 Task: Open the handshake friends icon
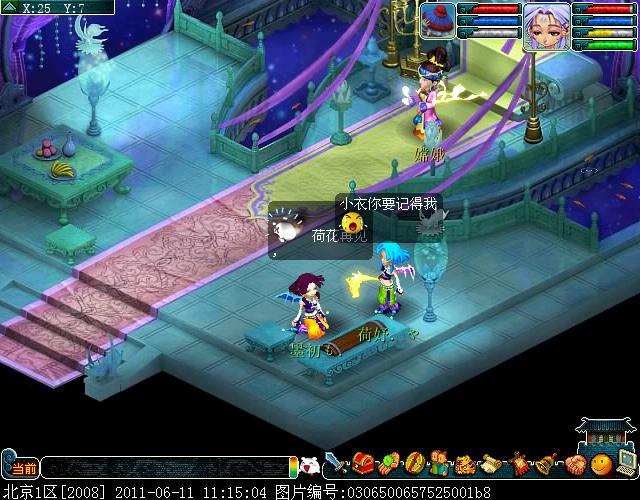tap(574, 464)
